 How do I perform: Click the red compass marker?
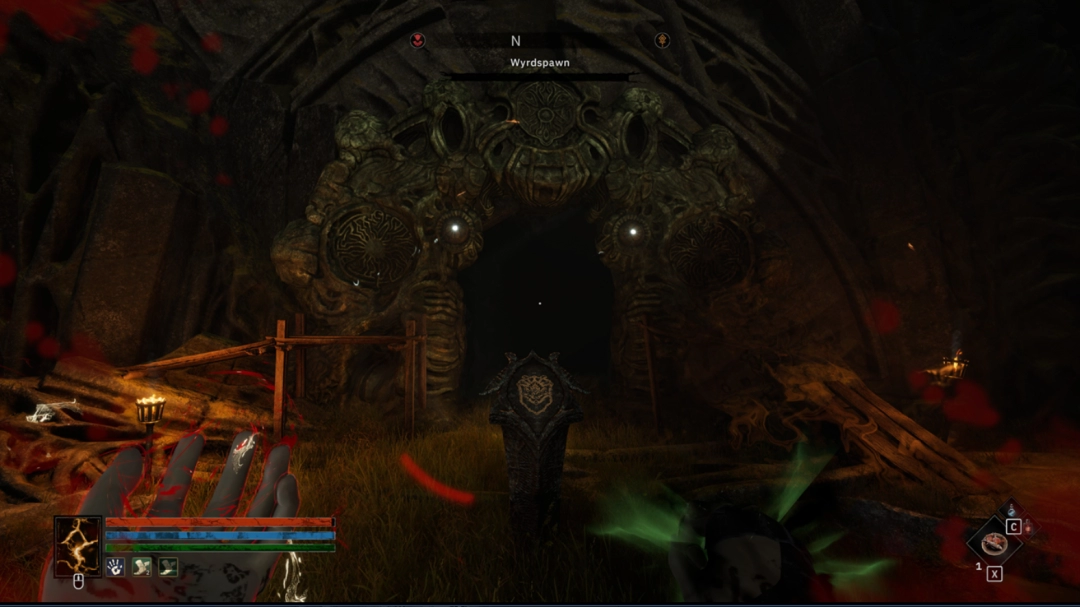[418, 40]
